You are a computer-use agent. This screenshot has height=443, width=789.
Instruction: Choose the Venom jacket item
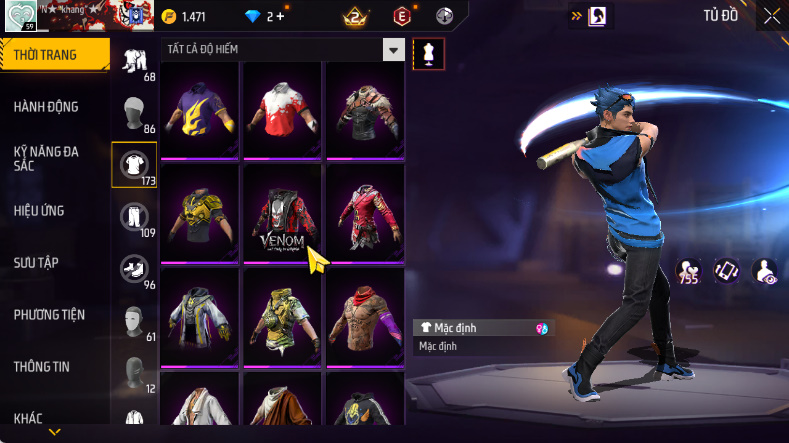tap(282, 214)
